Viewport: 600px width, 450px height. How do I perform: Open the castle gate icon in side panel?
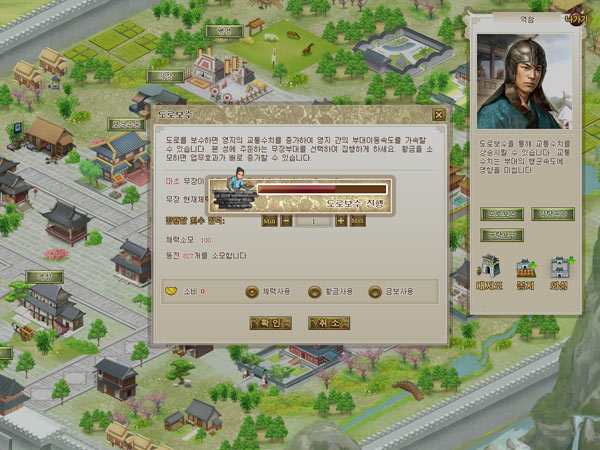(x=493, y=268)
